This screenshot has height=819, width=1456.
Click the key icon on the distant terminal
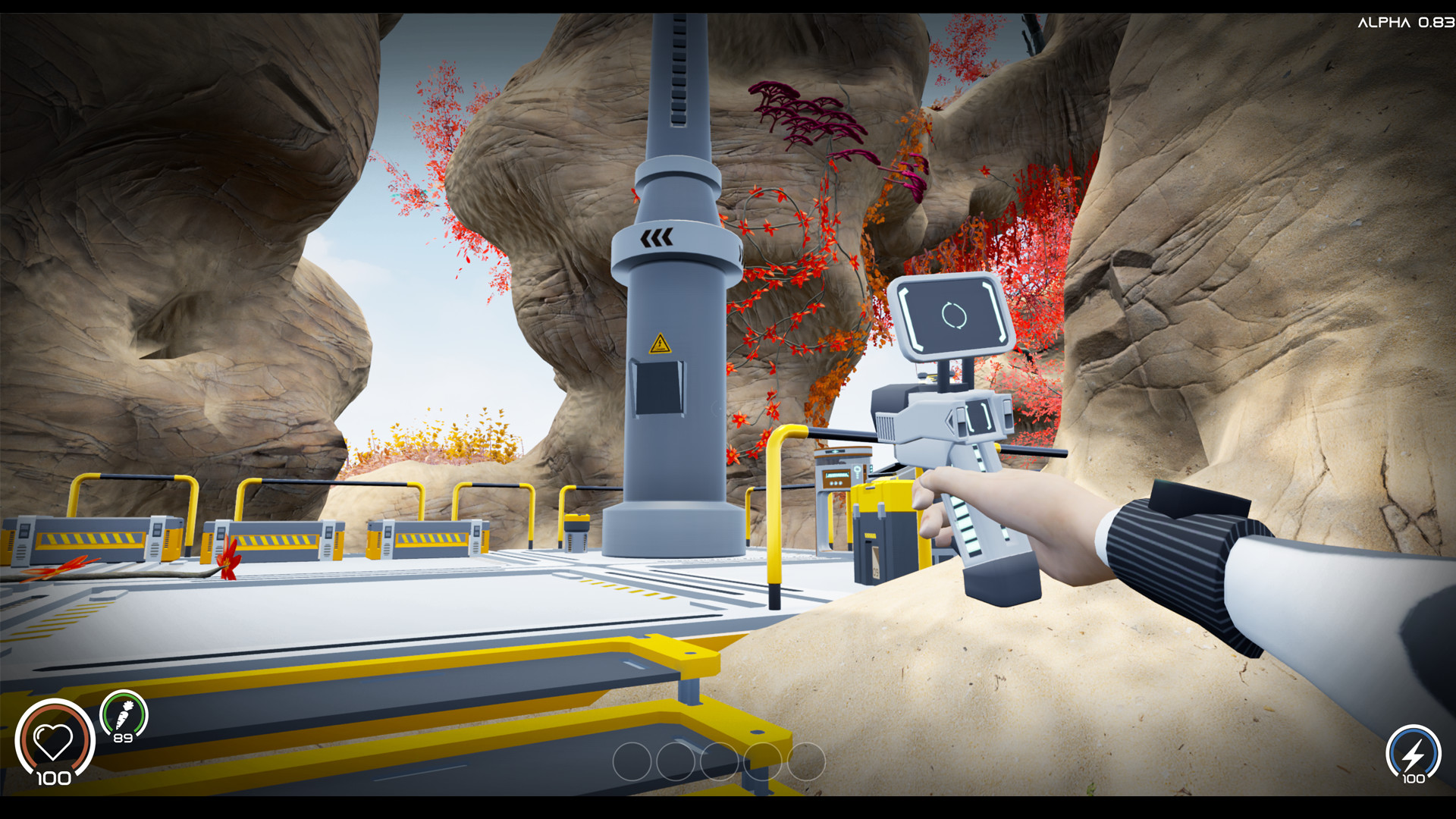(x=857, y=470)
